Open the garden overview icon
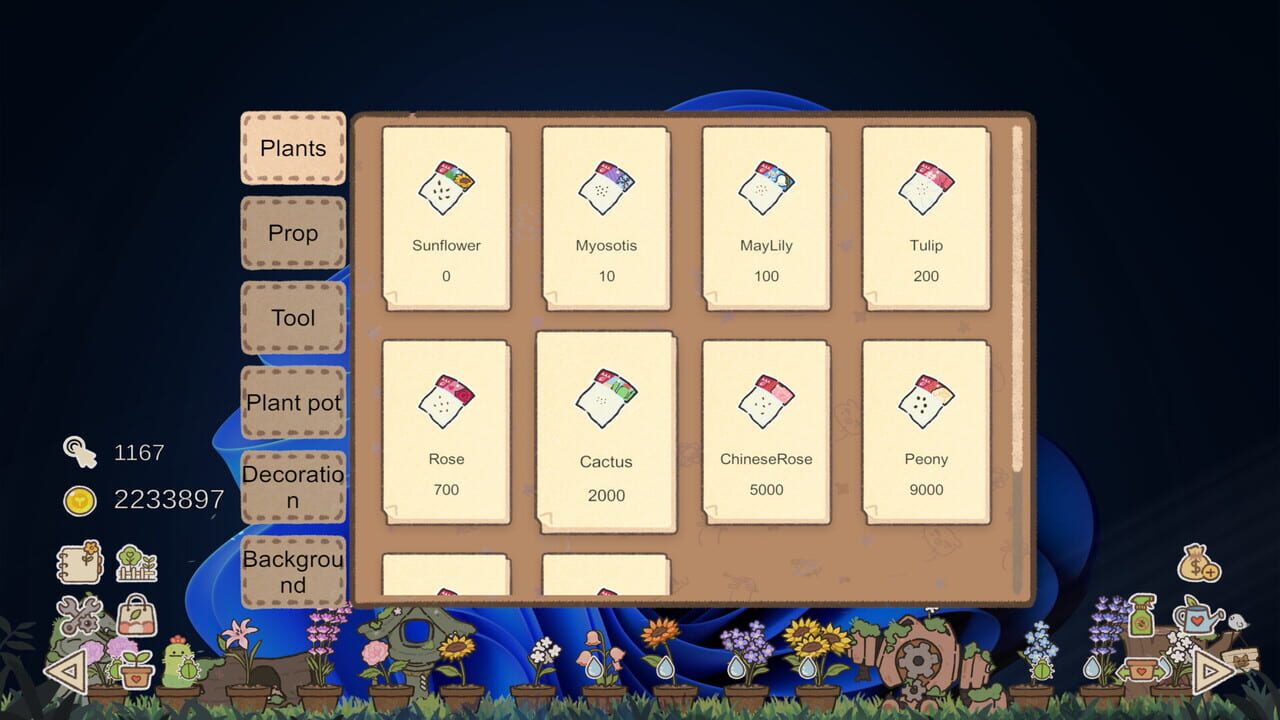1280x720 pixels. pos(135,564)
